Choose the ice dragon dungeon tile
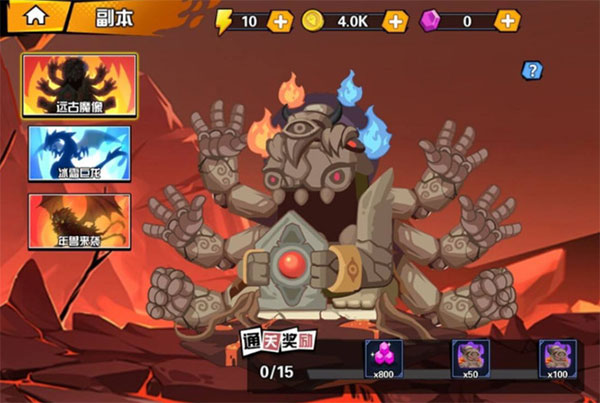Image resolution: width=600 pixels, height=403 pixels. click(x=80, y=152)
